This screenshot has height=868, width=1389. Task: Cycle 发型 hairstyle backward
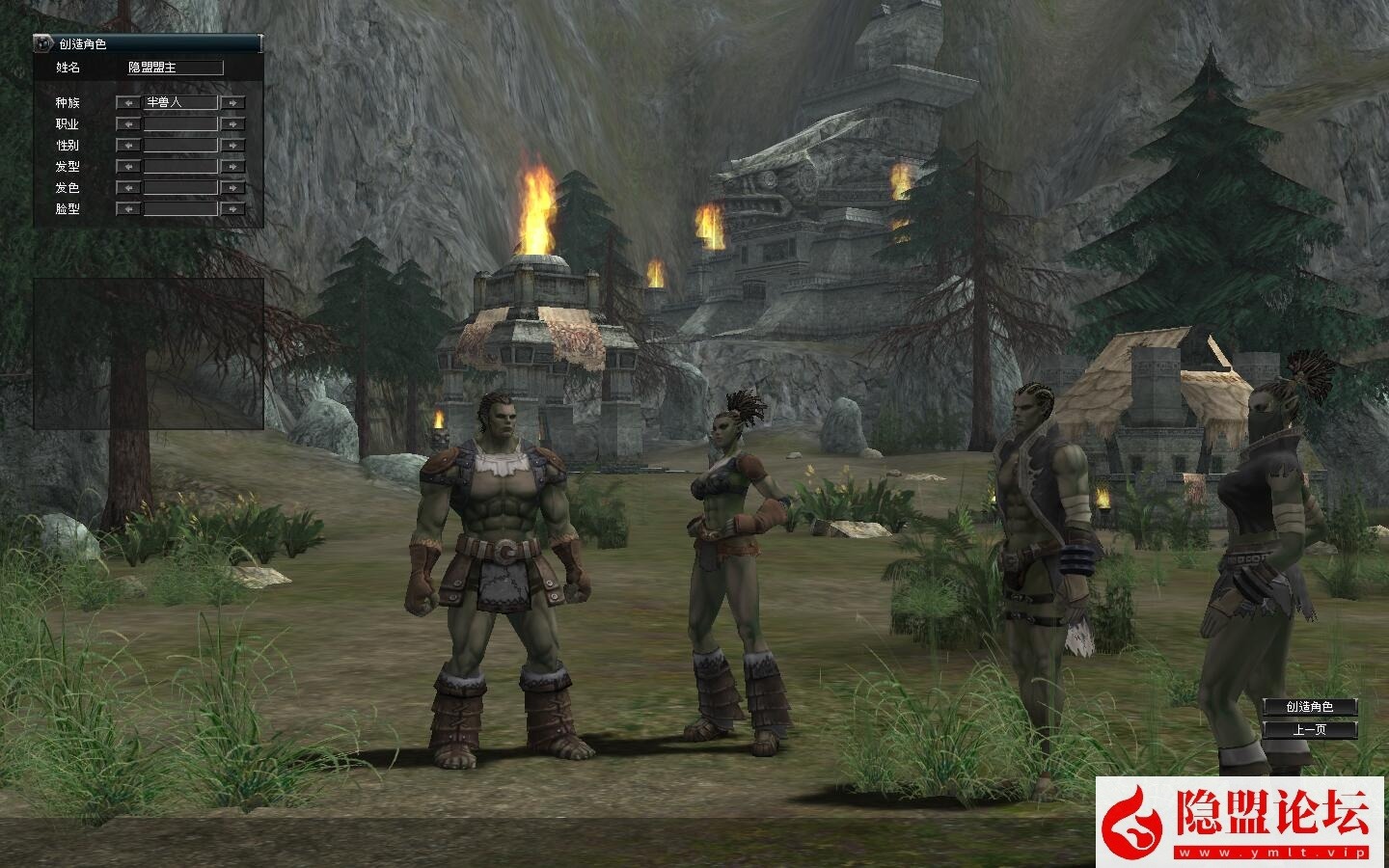[128, 166]
